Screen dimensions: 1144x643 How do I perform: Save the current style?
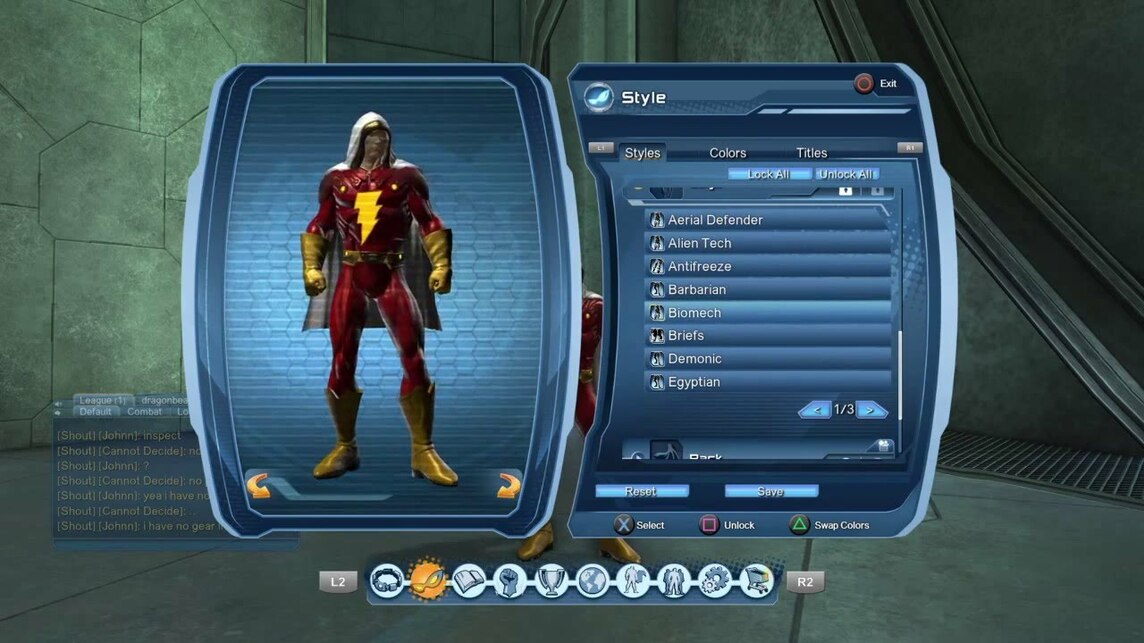click(x=771, y=491)
